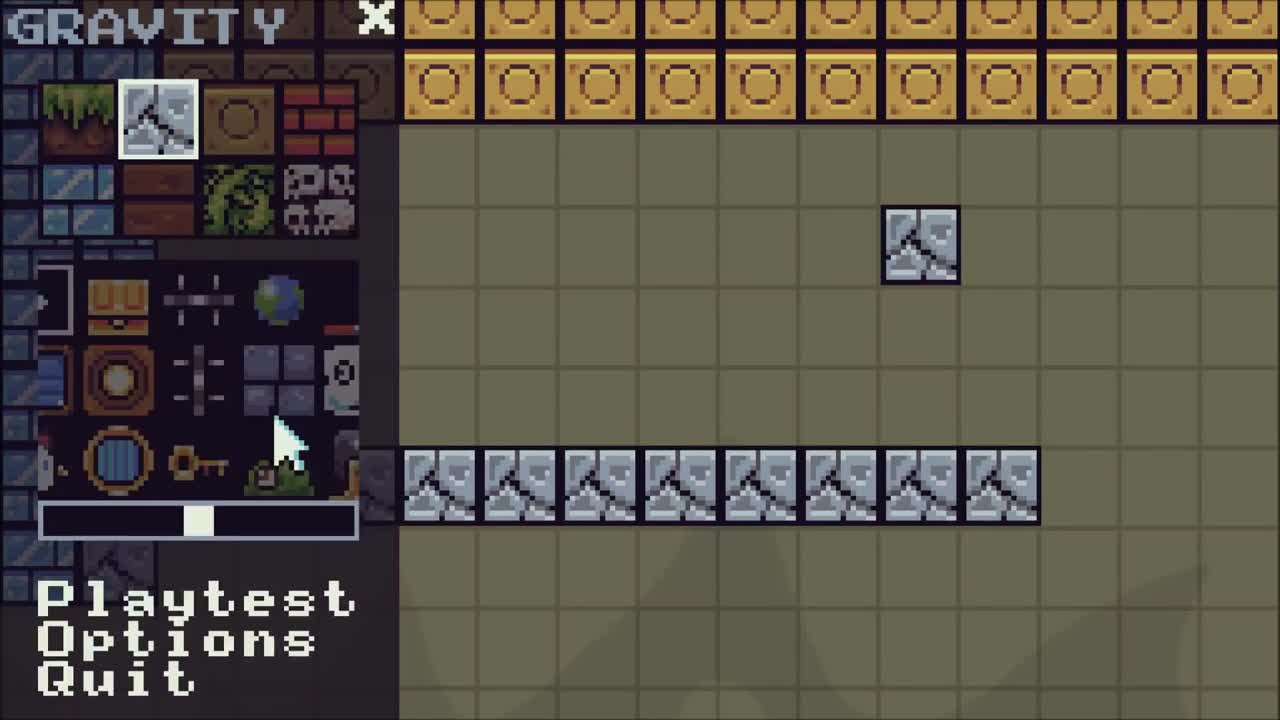Image resolution: width=1280 pixels, height=720 pixels.
Task: Select the cracked stone tile in the palette
Action: click(158, 120)
